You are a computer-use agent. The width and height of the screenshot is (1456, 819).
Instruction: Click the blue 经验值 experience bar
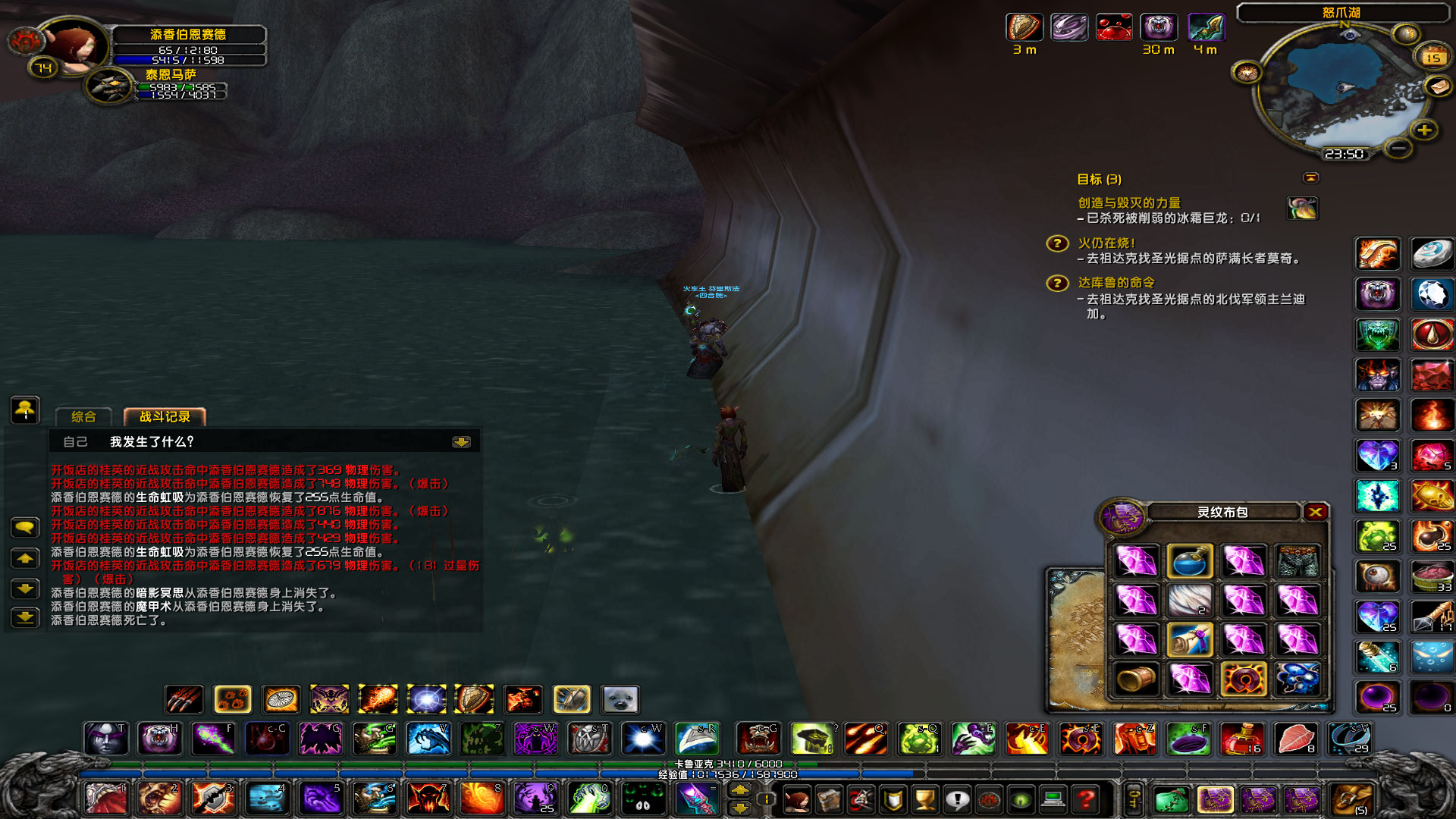pos(728,775)
